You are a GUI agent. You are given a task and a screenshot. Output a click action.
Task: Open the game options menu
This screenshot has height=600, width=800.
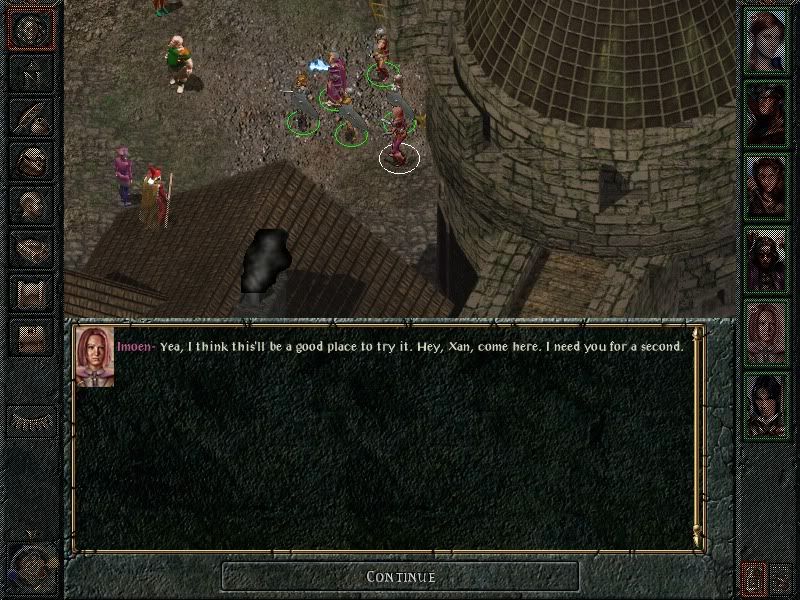click(x=30, y=338)
